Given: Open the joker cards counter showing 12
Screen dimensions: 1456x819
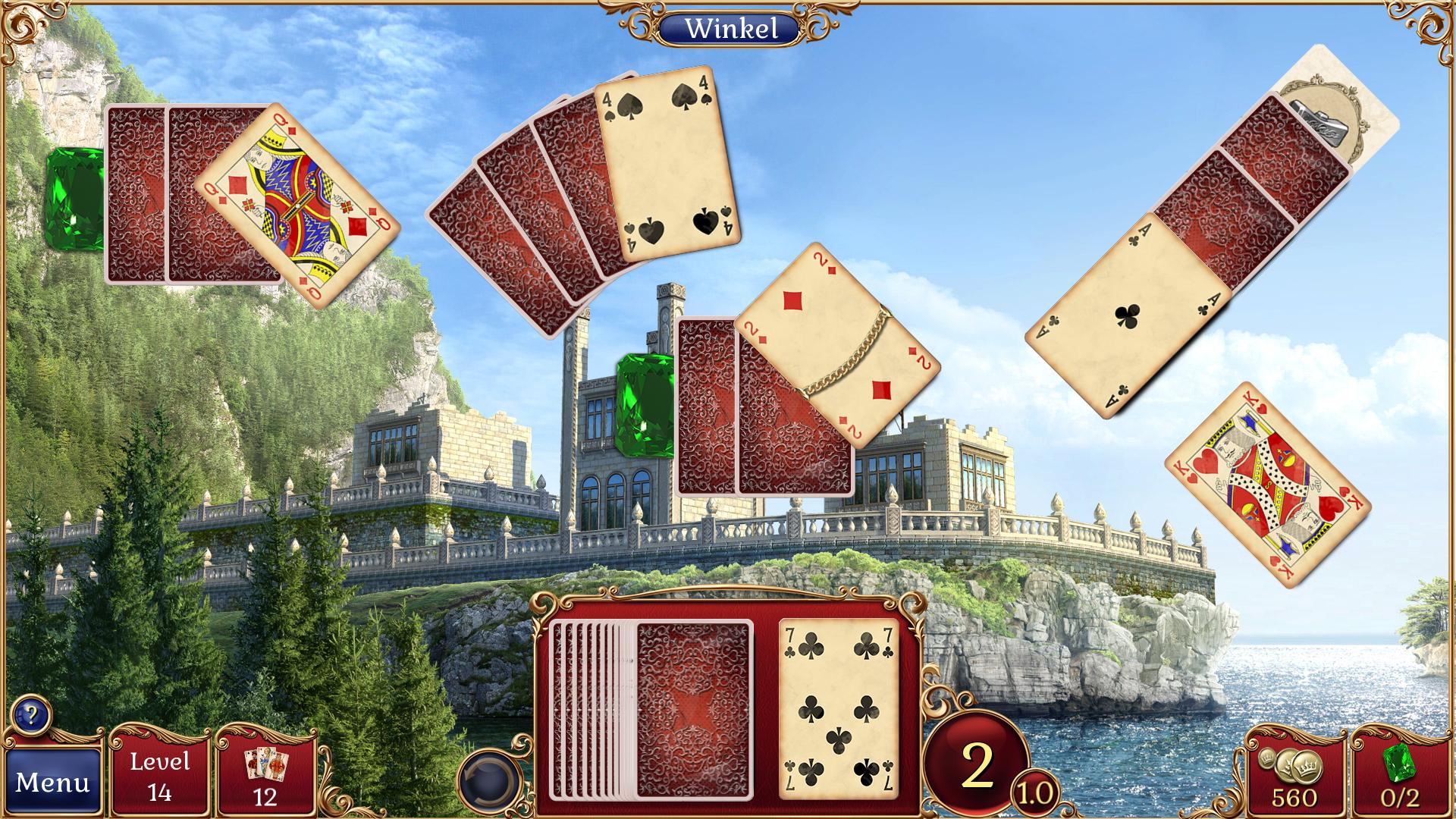Looking at the screenshot, I should pyautogui.click(x=265, y=775).
